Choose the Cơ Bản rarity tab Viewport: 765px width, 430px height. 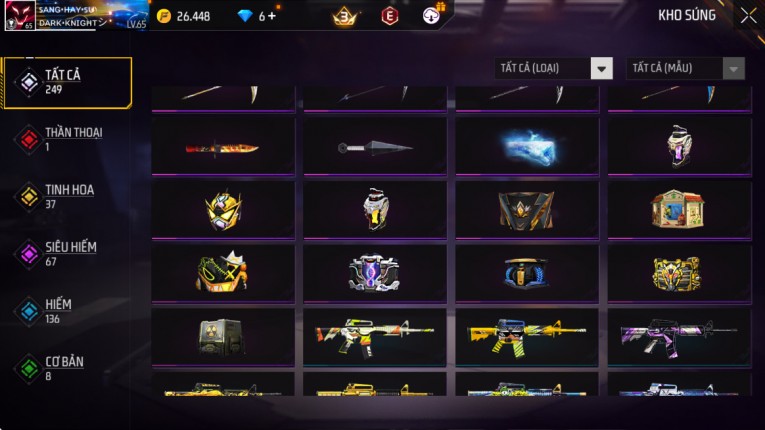tap(67, 368)
